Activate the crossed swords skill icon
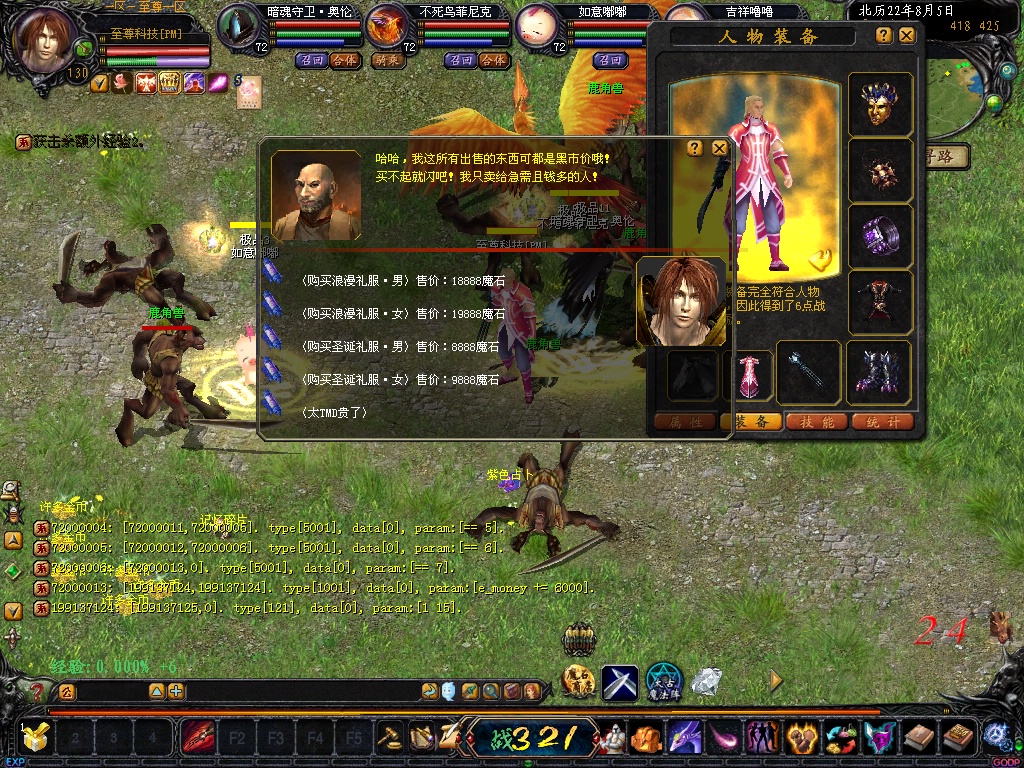The width and height of the screenshot is (1024, 768). pyautogui.click(x=619, y=682)
